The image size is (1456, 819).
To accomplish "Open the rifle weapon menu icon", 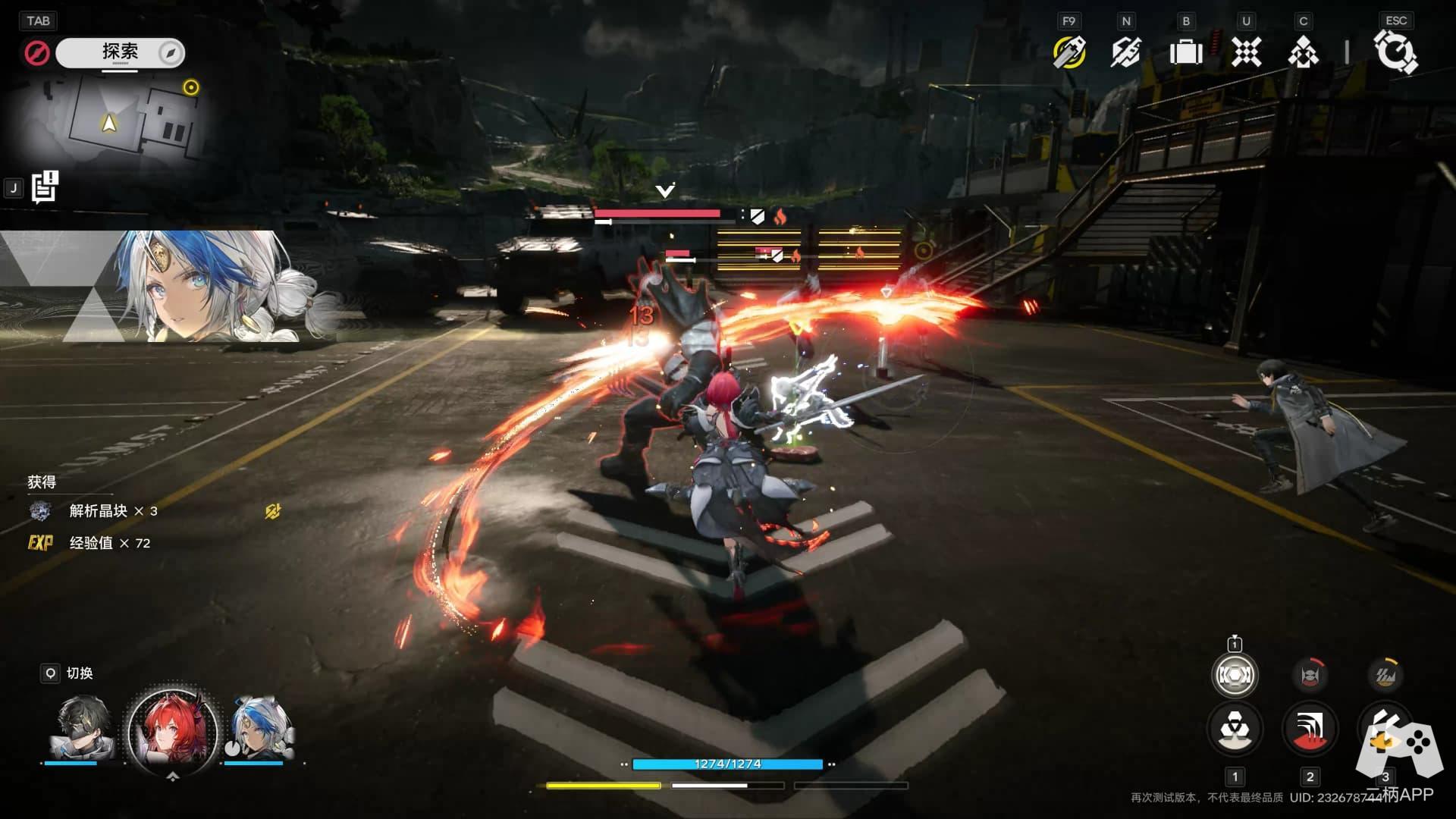I will coord(1126,52).
